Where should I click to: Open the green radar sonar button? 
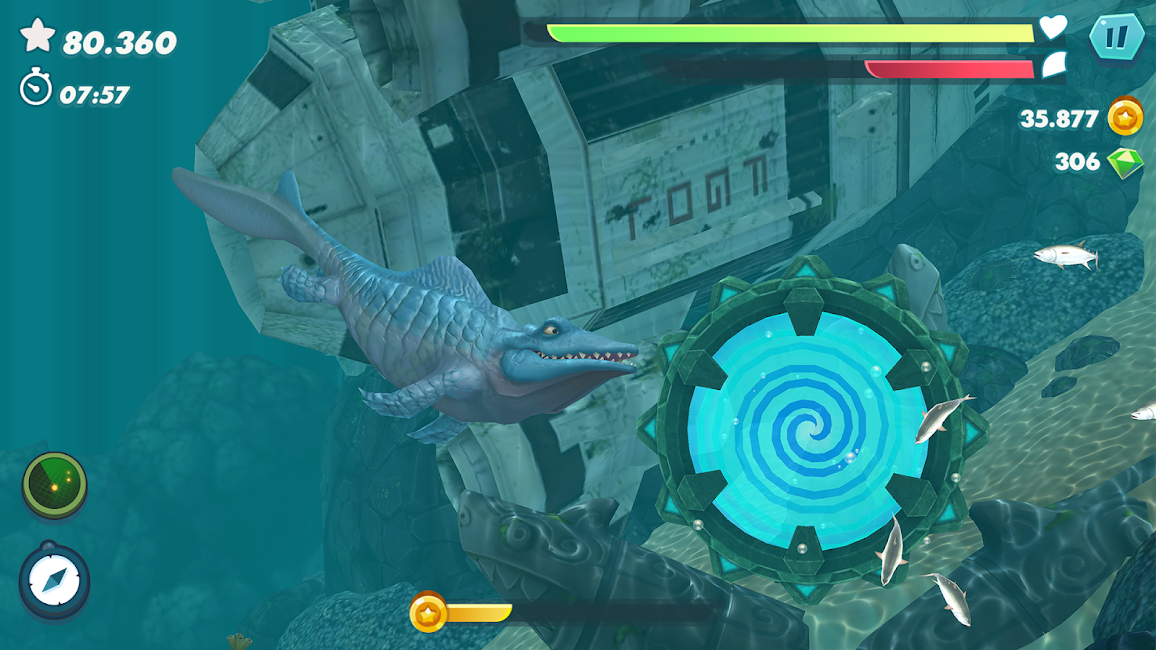(55, 486)
